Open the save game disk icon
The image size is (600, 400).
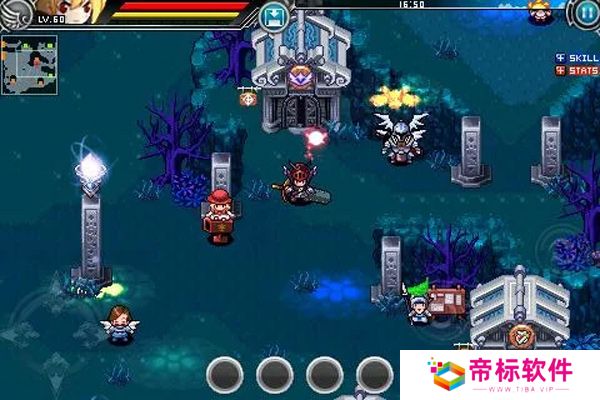(x=273, y=16)
